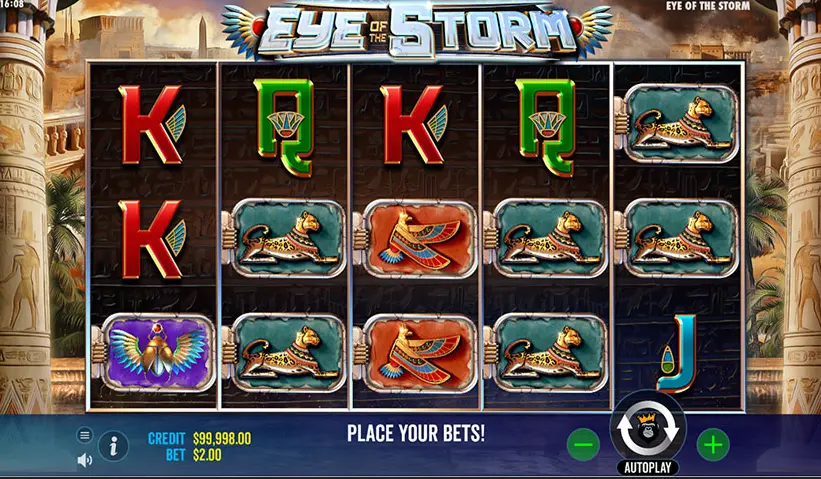The image size is (821, 479).
Task: Open the Autoplay options
Action: point(648,467)
